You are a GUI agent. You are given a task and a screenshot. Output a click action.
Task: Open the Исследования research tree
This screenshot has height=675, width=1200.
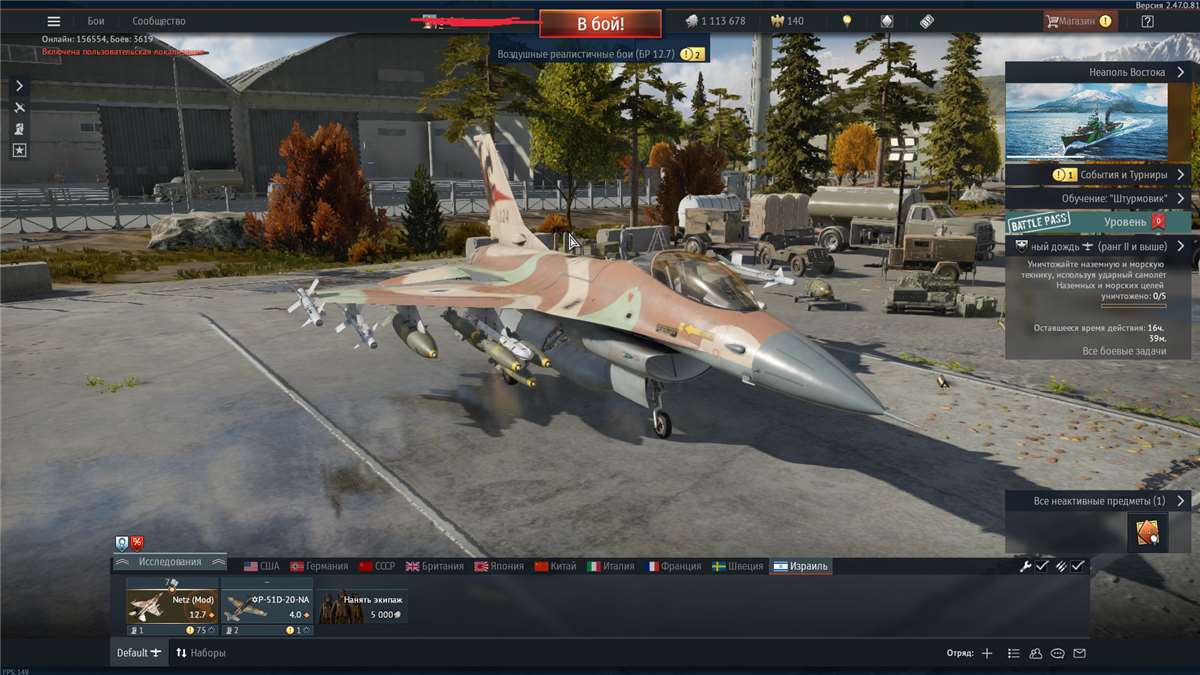coord(170,562)
